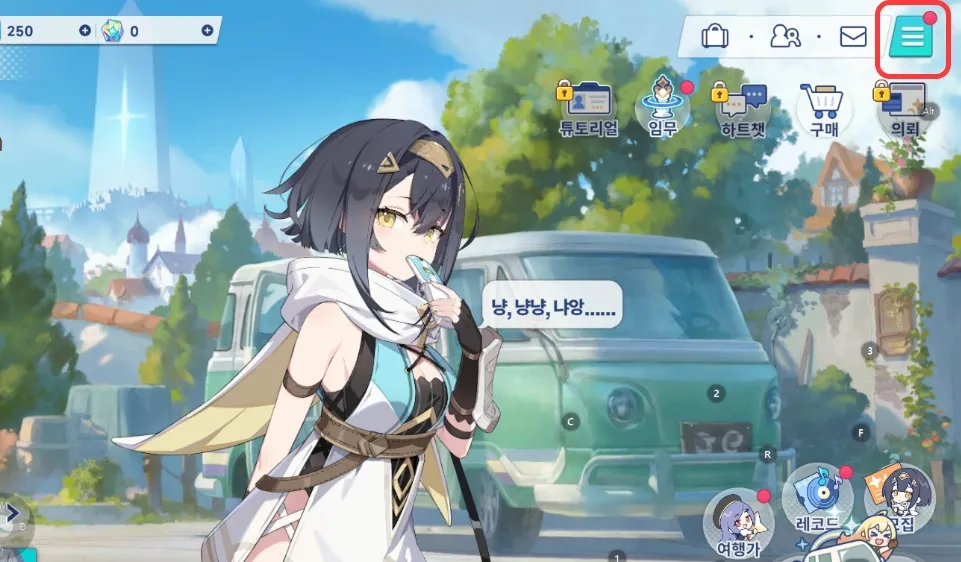961x562 pixels.
Task: Open the 레코드 record disc menu
Action: [816, 498]
